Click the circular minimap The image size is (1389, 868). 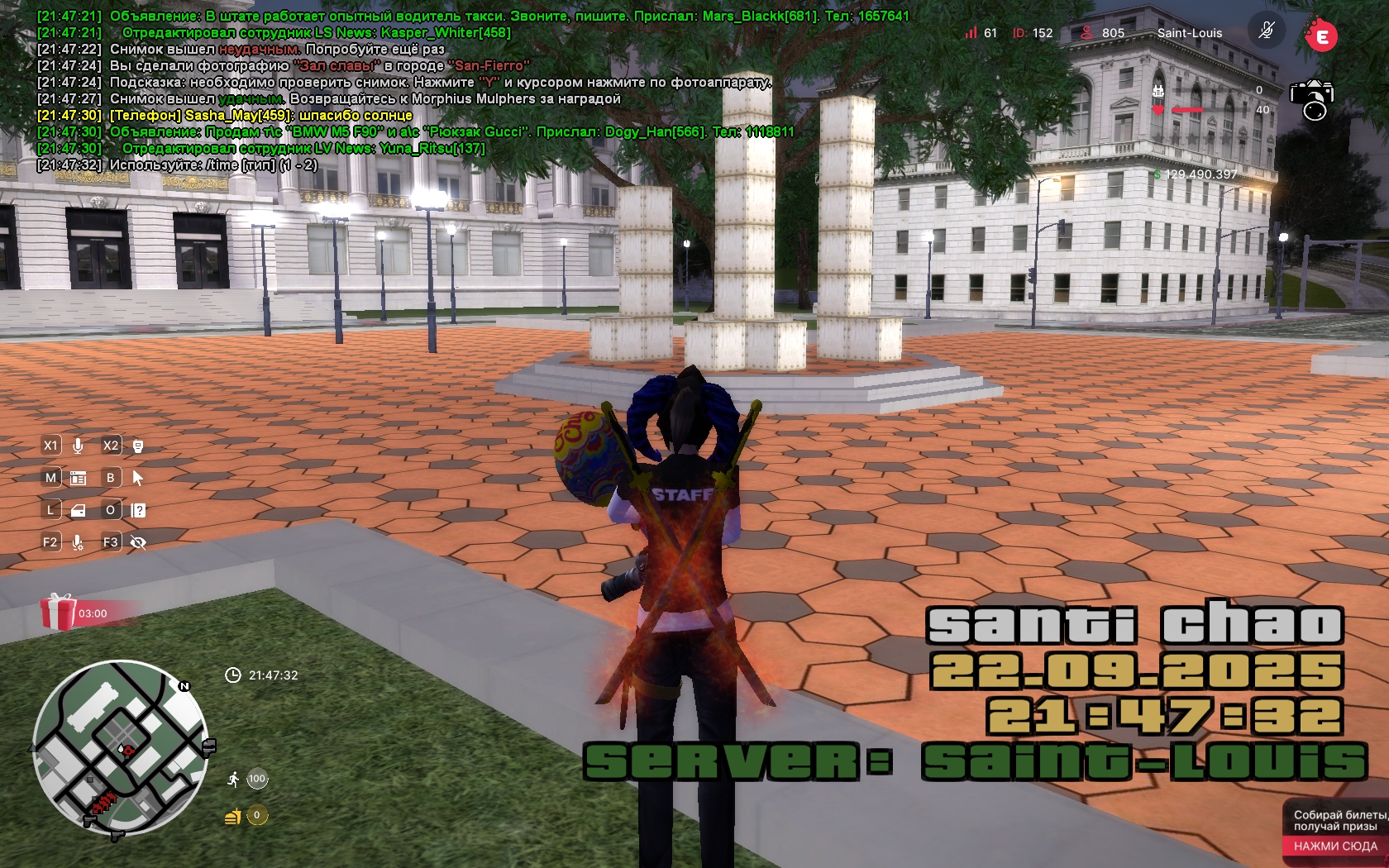click(121, 748)
